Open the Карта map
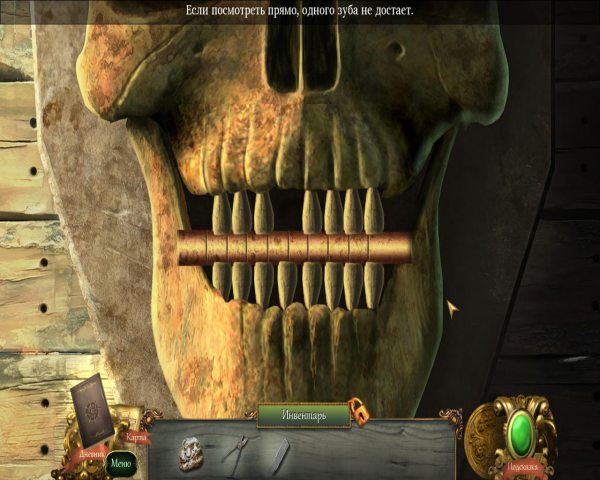Screen dimensions: 600x480 [137, 437]
